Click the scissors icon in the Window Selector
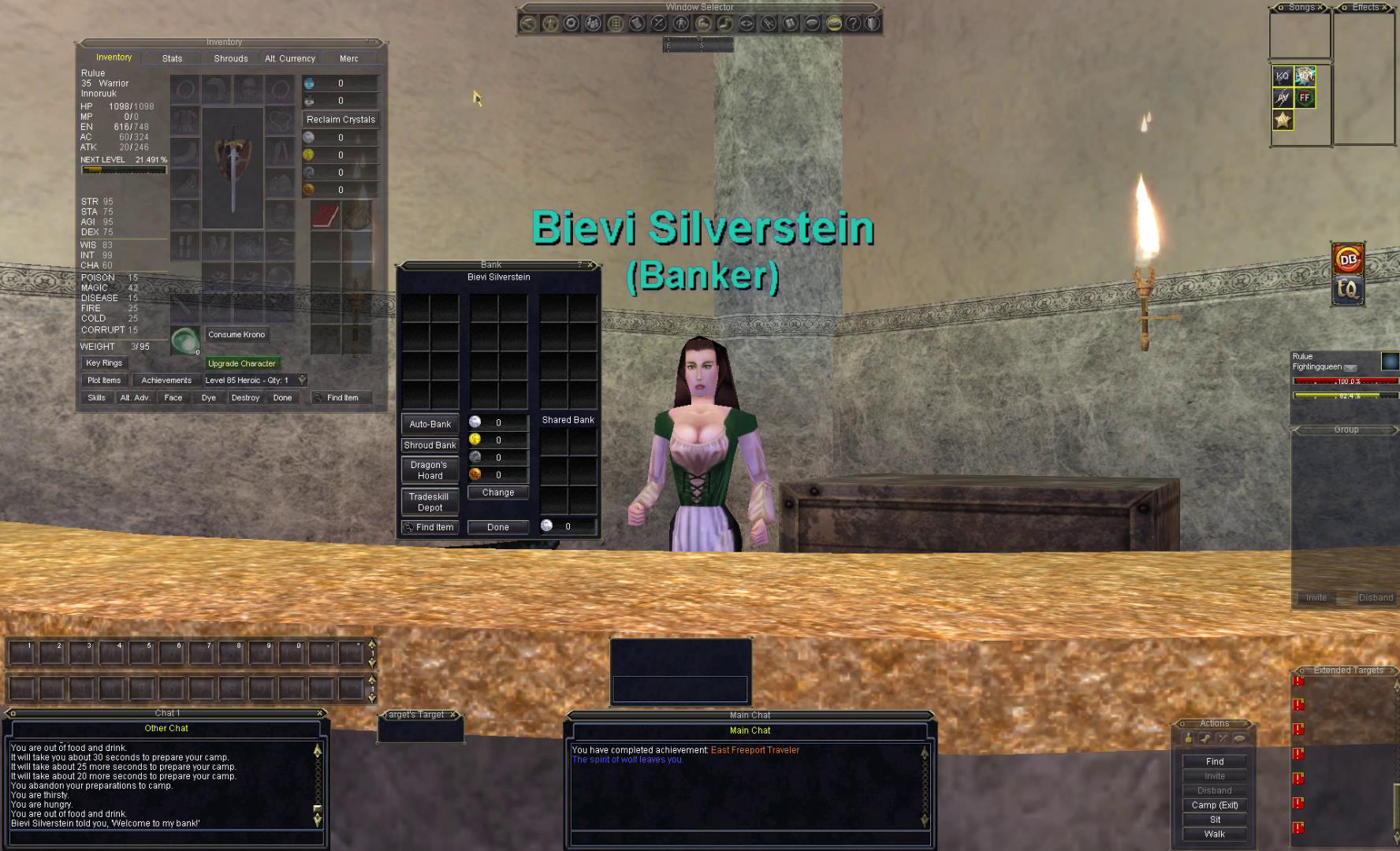Viewport: 1400px width, 851px height. [x=657, y=24]
